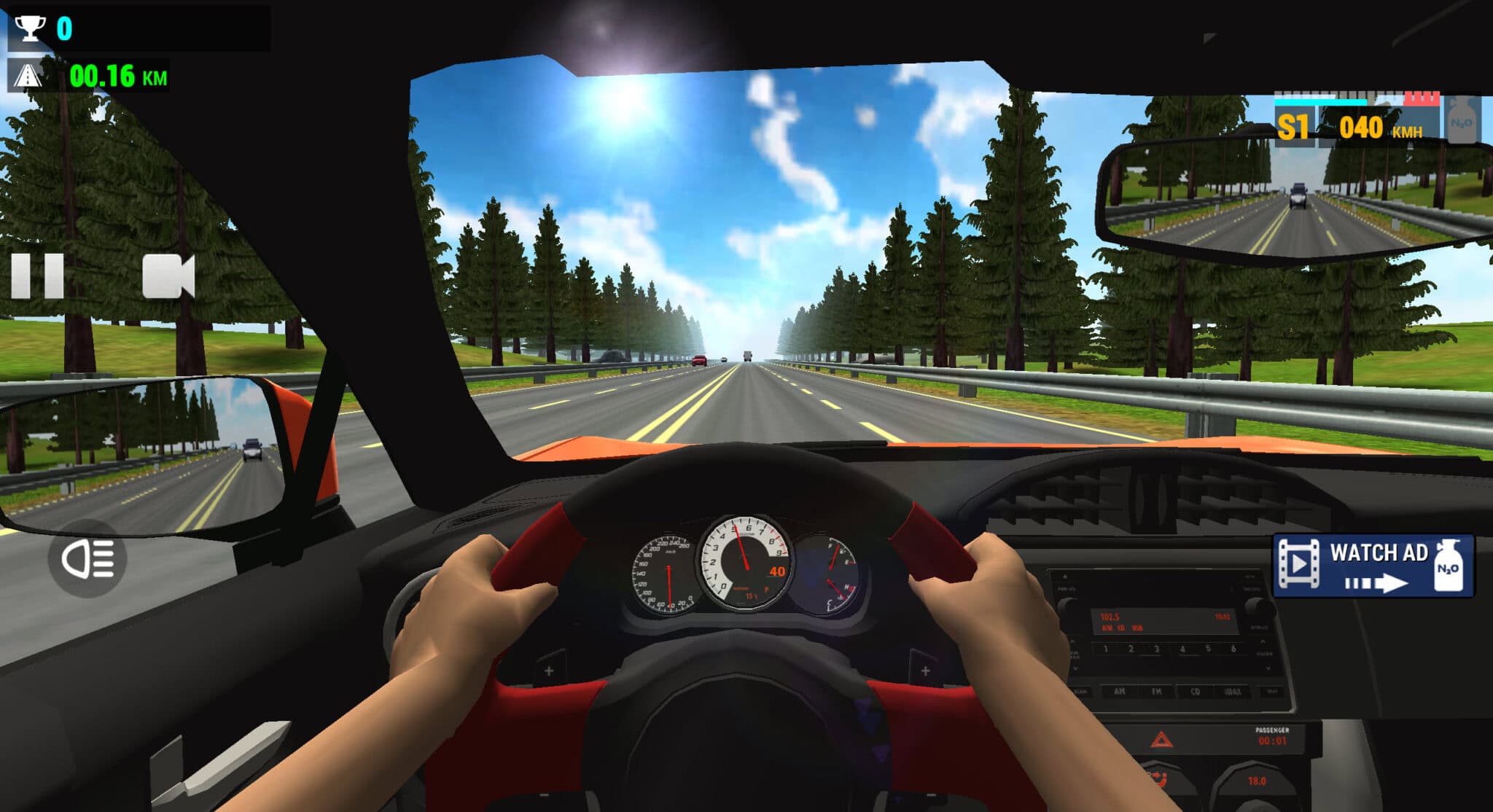Select radio preset 6
The image size is (1493, 812).
tap(1232, 649)
